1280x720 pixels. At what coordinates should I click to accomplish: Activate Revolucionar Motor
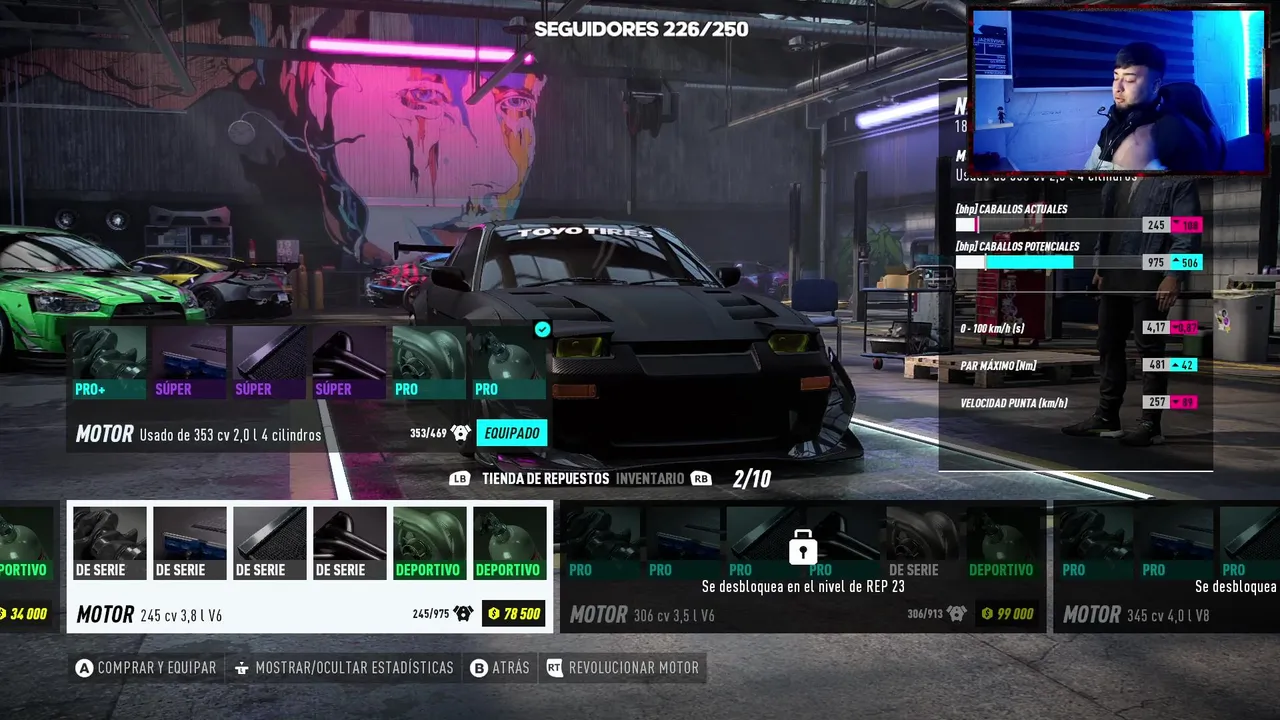623,668
